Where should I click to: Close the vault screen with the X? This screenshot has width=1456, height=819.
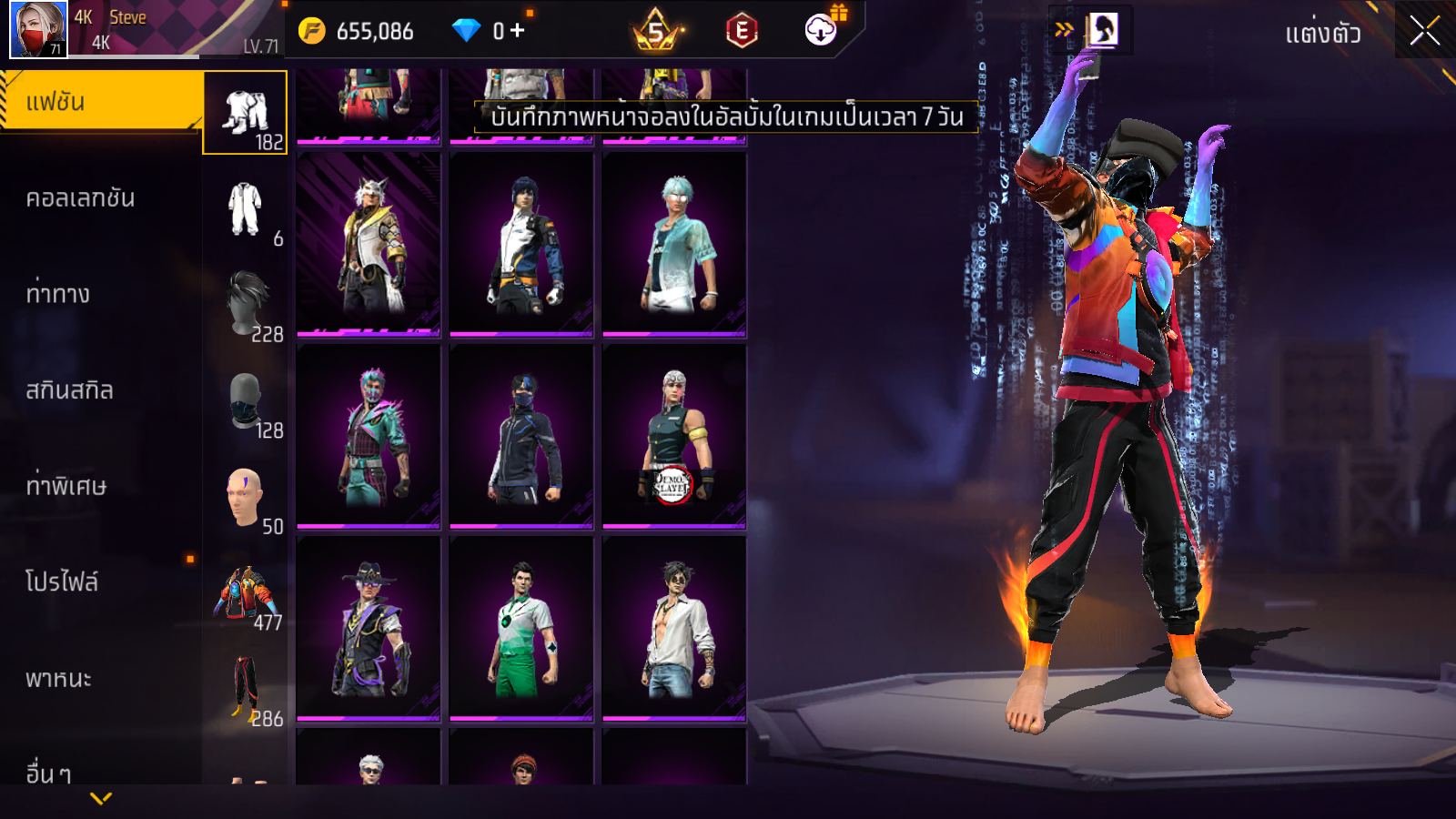1424,31
